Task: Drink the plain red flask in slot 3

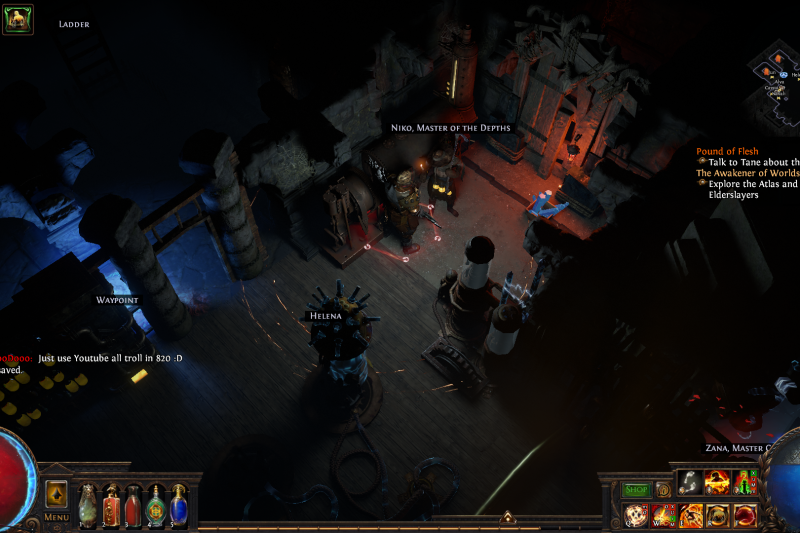Action: pyautogui.click(x=134, y=503)
